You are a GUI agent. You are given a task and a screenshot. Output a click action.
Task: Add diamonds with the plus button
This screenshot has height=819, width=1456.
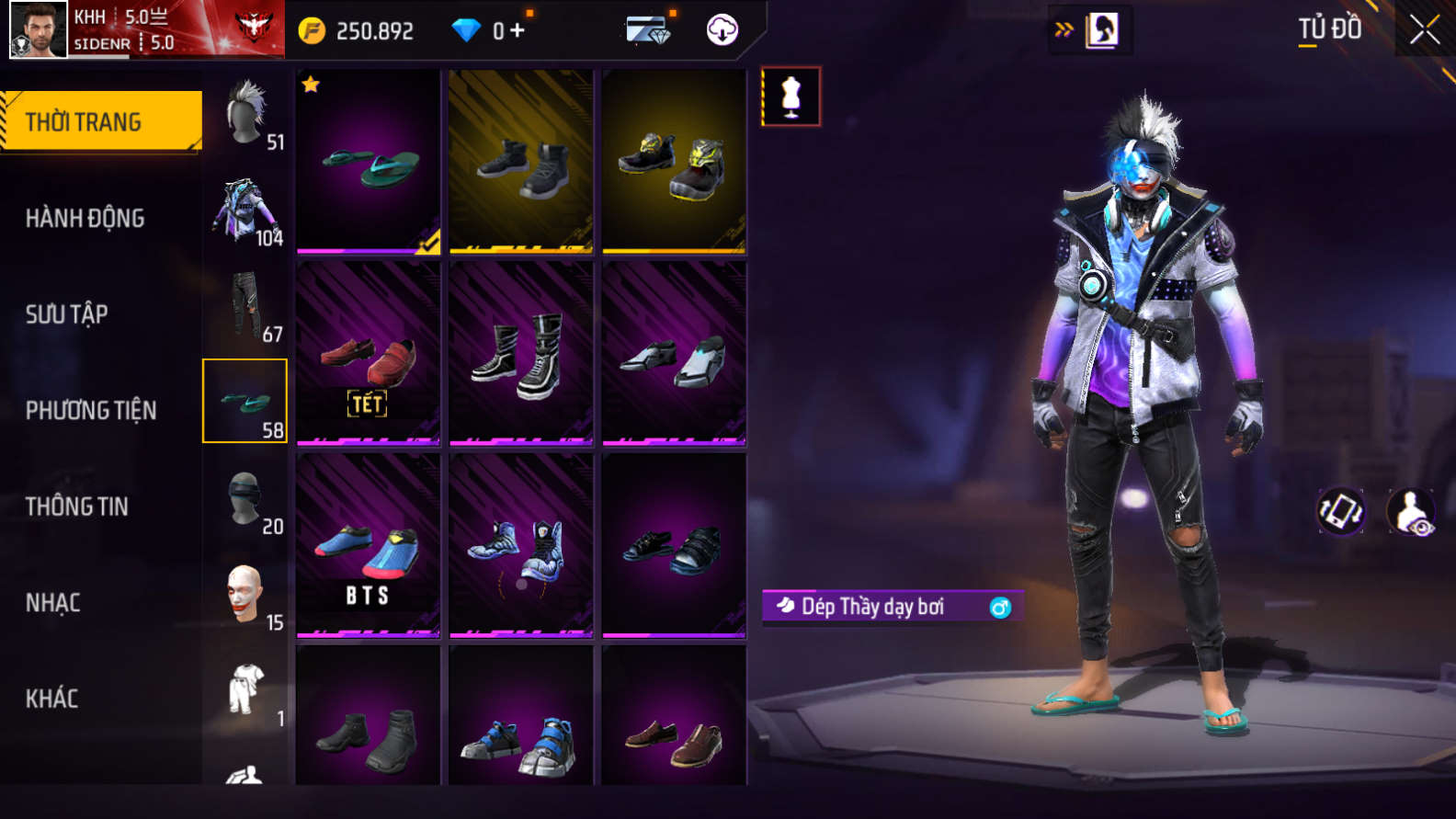518,31
